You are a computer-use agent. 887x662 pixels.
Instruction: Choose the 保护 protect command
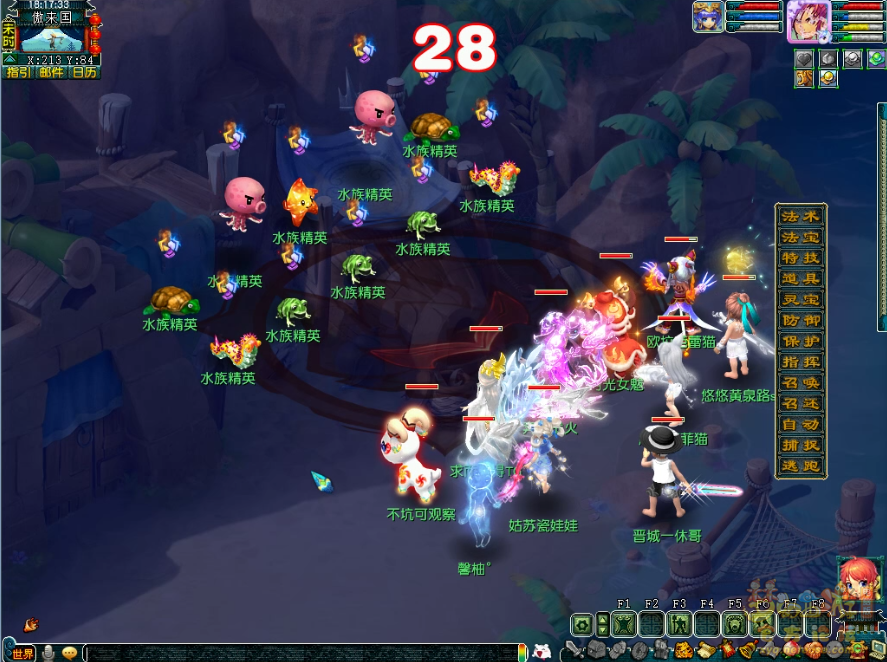[x=801, y=341]
